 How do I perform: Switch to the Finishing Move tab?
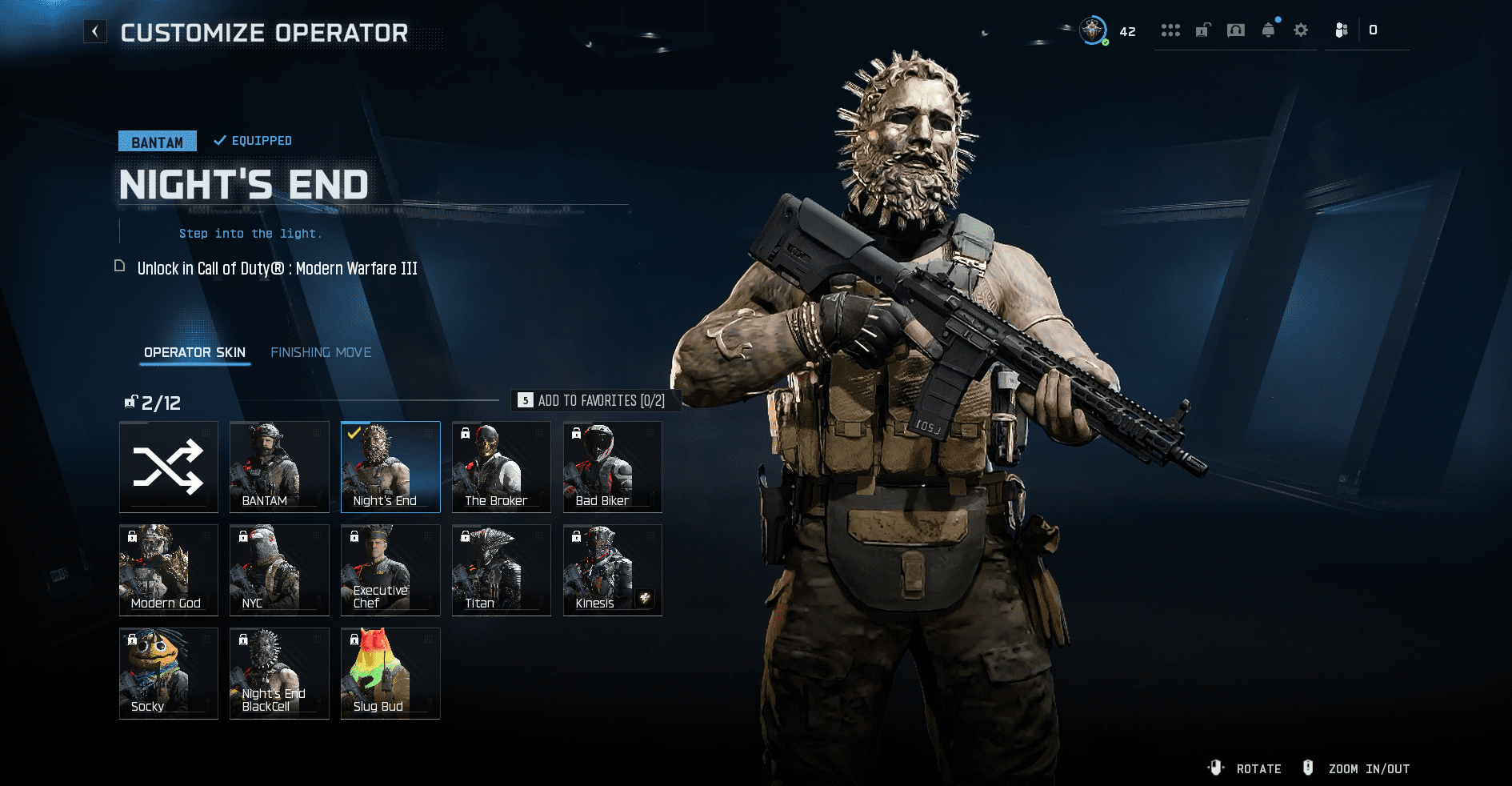[321, 352]
